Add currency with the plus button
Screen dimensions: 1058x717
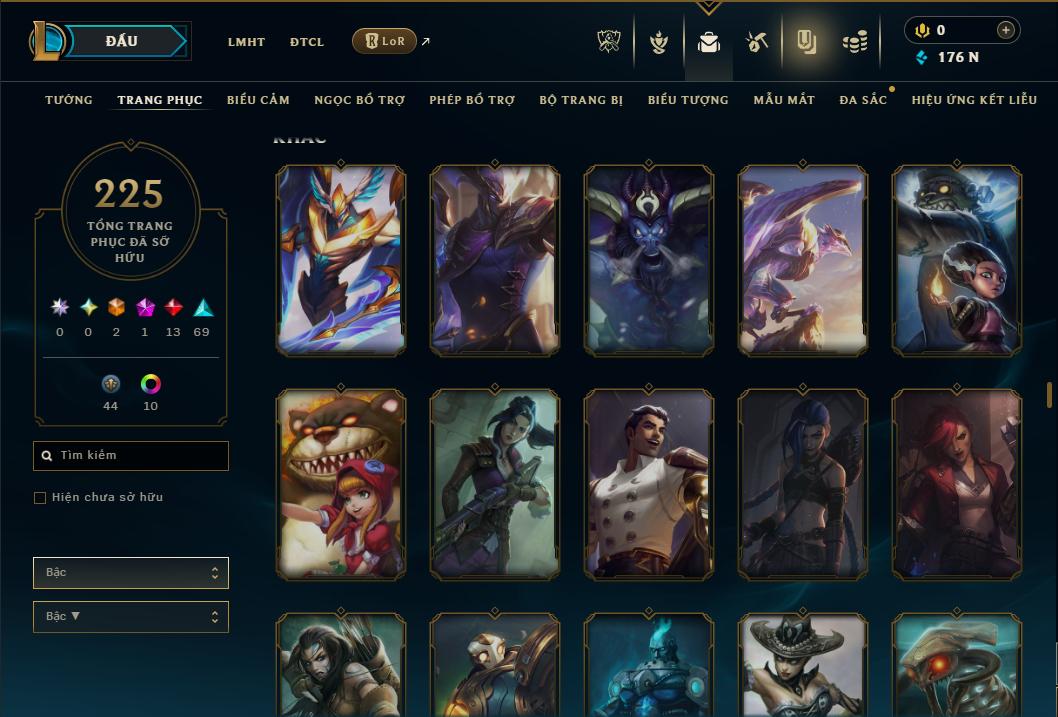[1005, 30]
